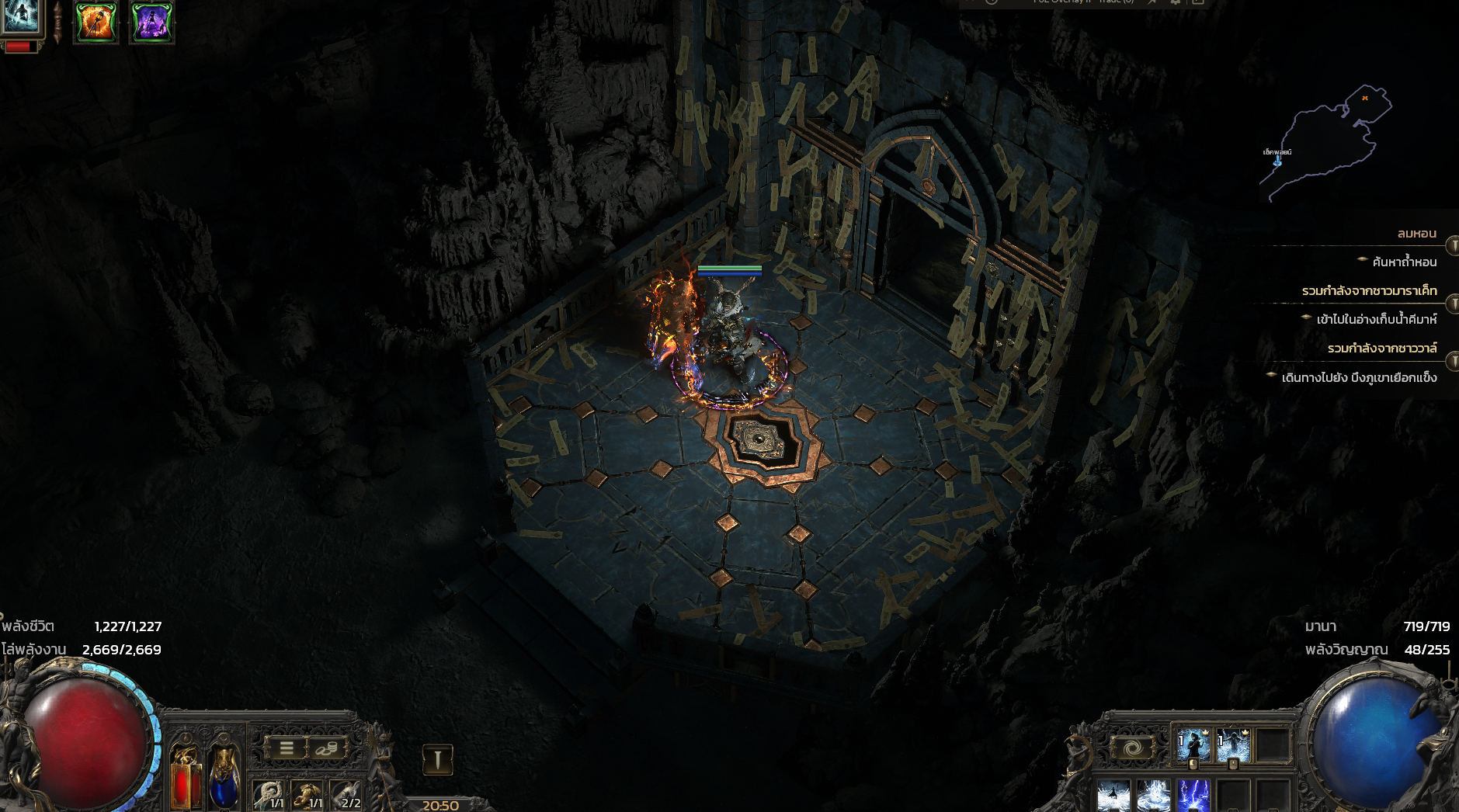Open the three-line menu button

pyautogui.click(x=286, y=748)
